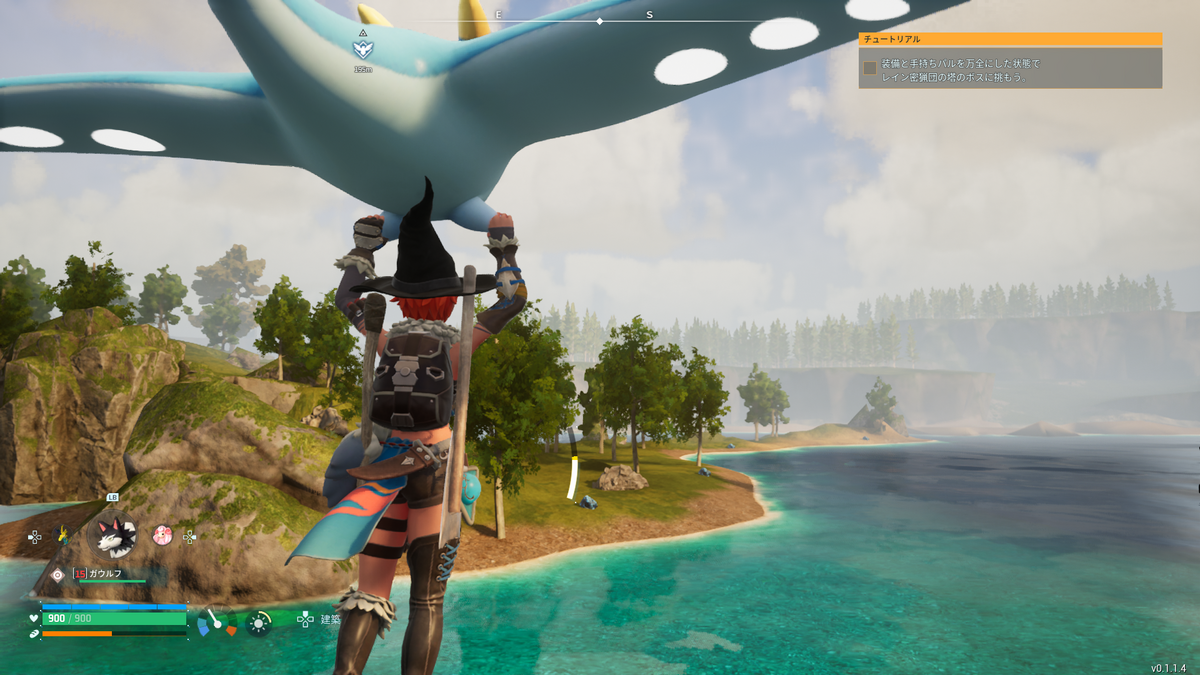Select the active Pal ガウルフ portrait

(x=111, y=534)
